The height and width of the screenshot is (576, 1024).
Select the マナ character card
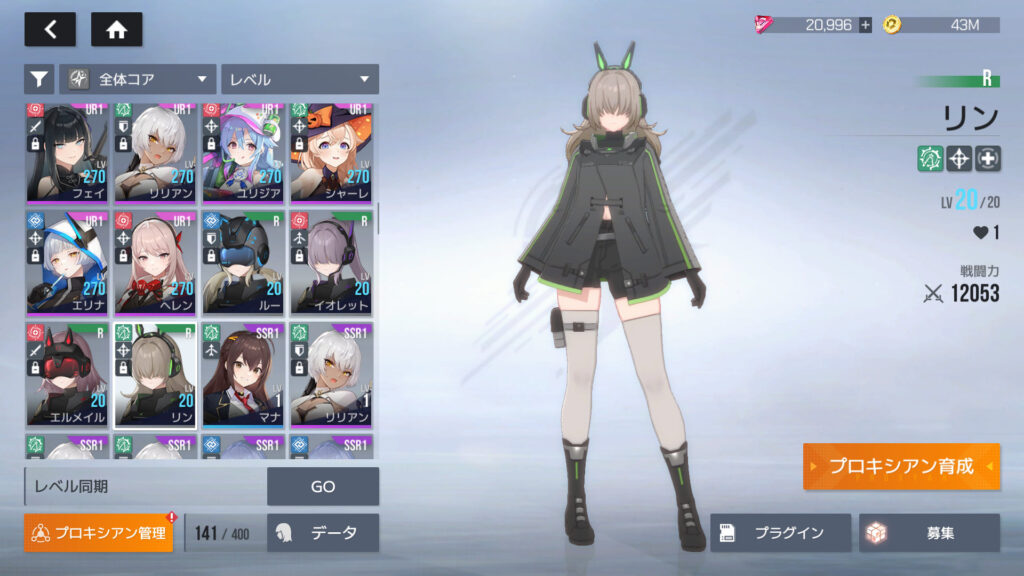[243, 374]
